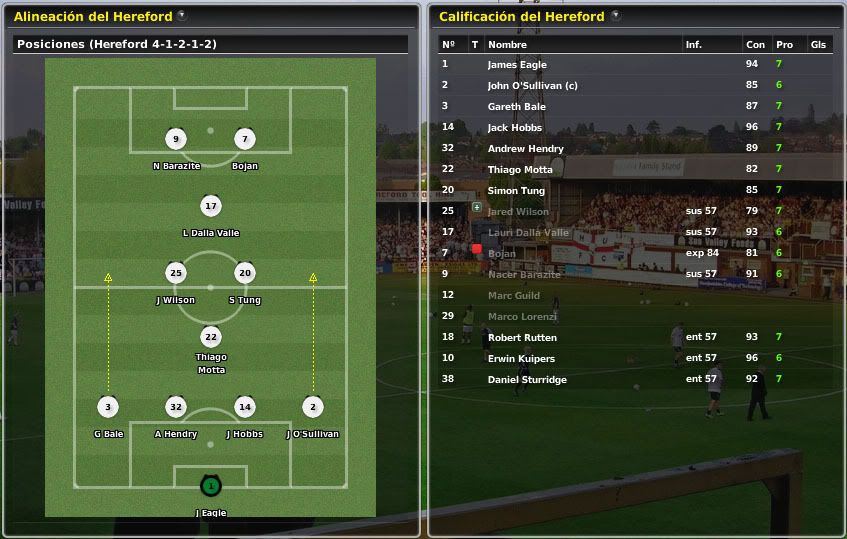Image resolution: width=847 pixels, height=539 pixels.
Task: Click Jared Wilson's green injury icon
Action: pos(477,208)
